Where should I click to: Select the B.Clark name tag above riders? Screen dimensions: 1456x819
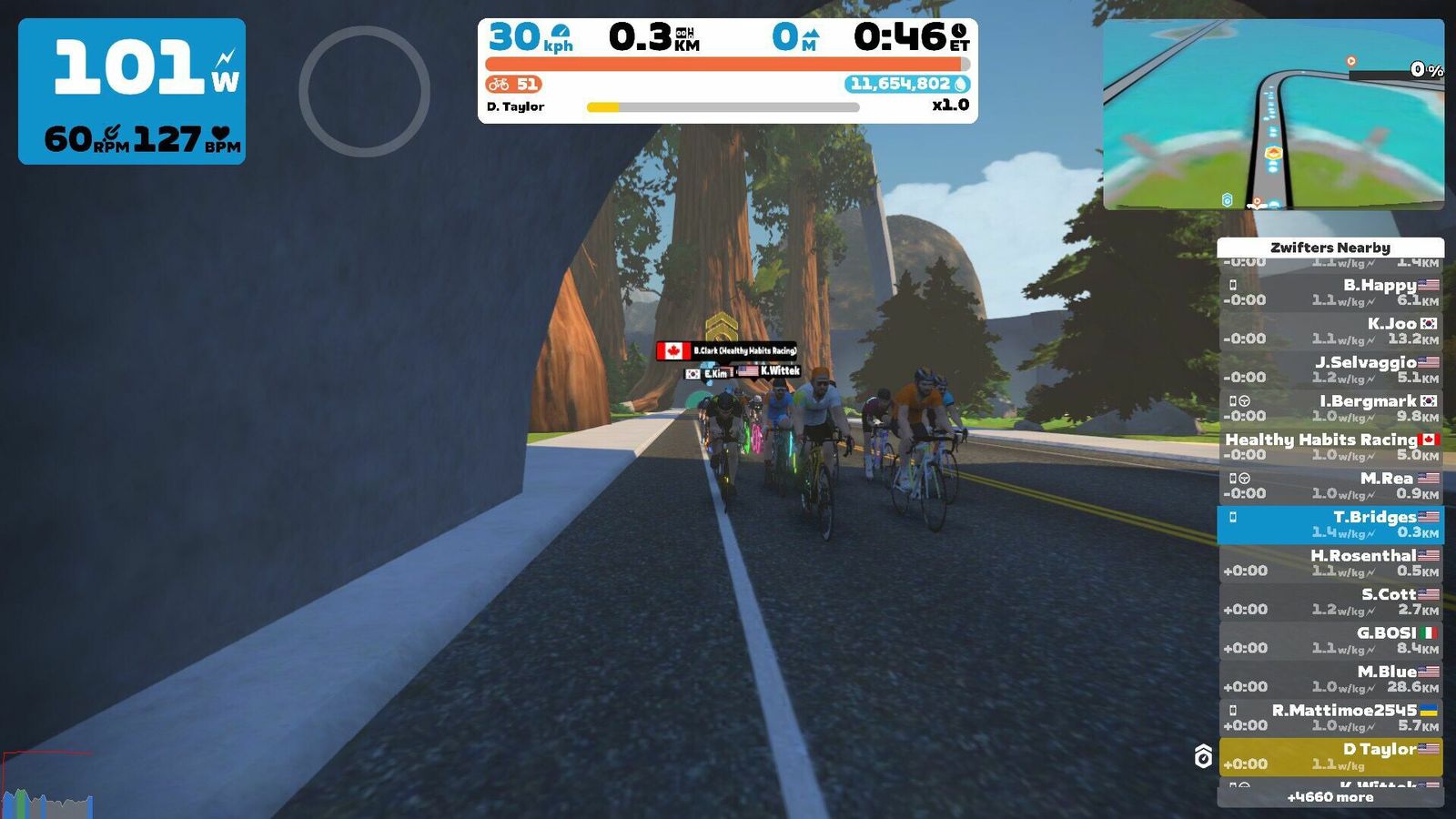coord(727,350)
